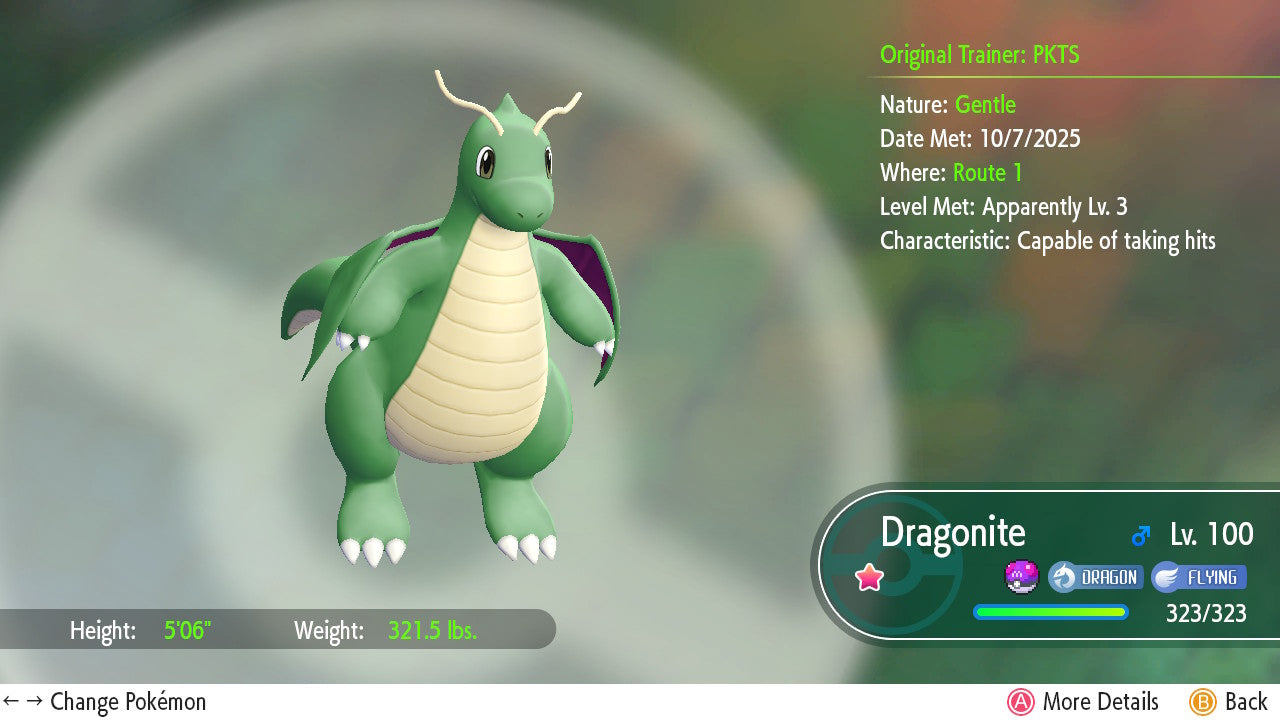The height and width of the screenshot is (720, 1280).
Task: Click the Flying type badge
Action: [x=1199, y=577]
